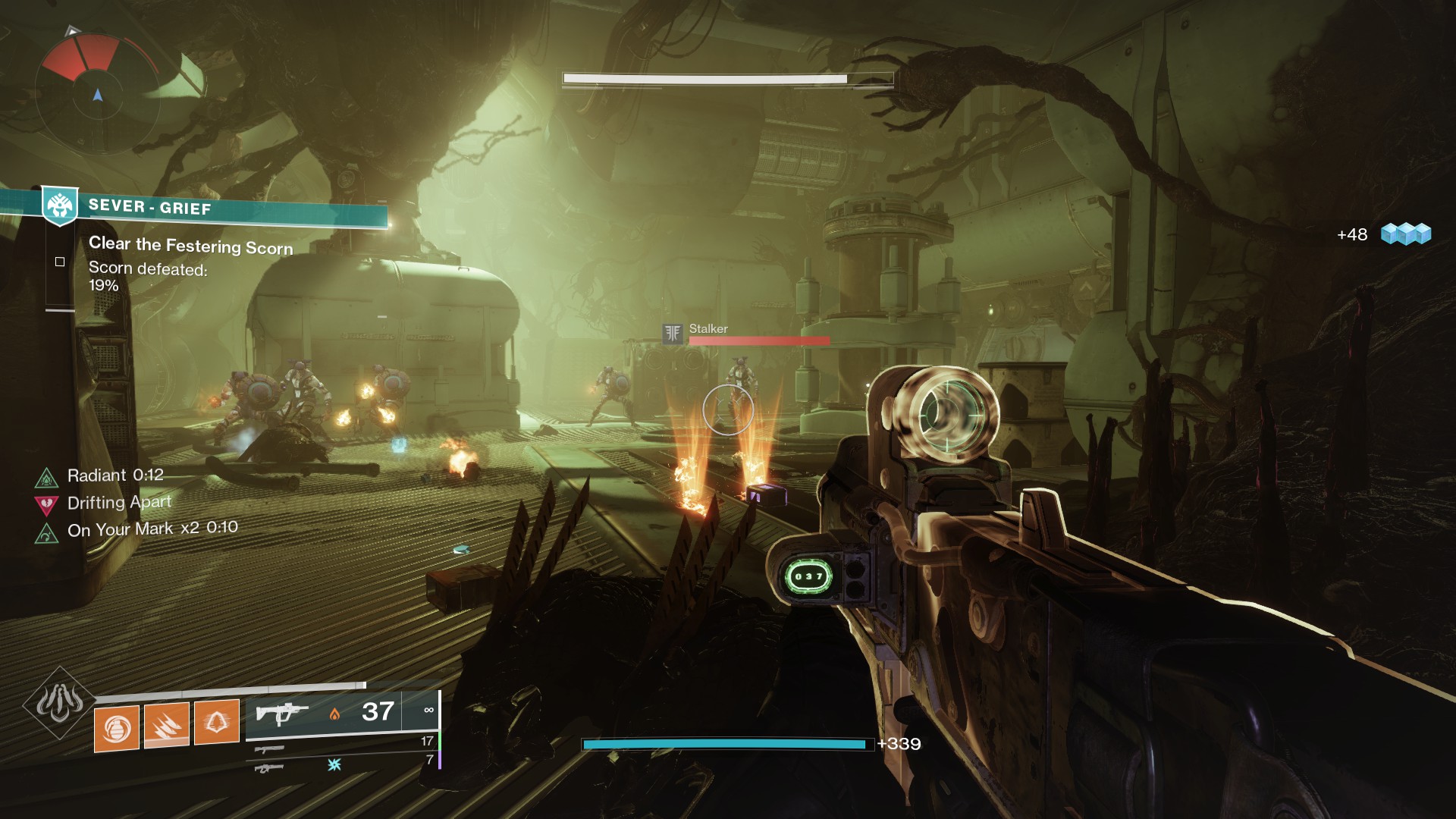Viewport: 1456px width, 819px height.
Task: Open the Sever - Grief quest banner
Action: [x=227, y=208]
